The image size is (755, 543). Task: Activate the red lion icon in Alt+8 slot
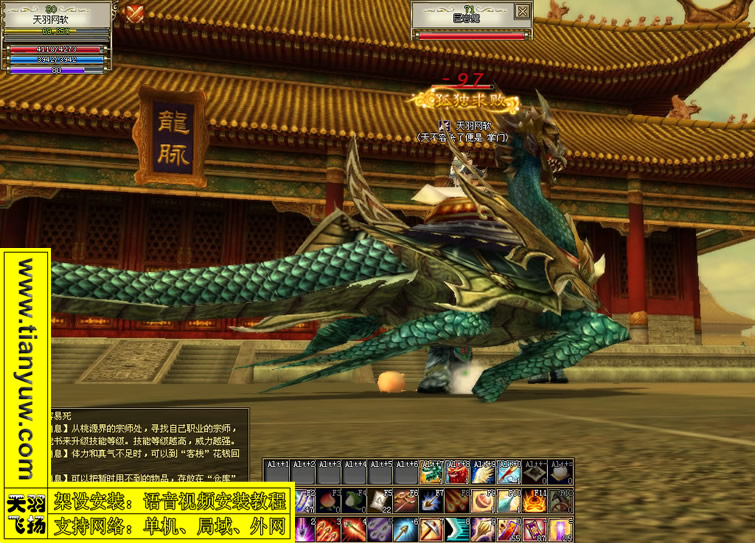click(458, 474)
